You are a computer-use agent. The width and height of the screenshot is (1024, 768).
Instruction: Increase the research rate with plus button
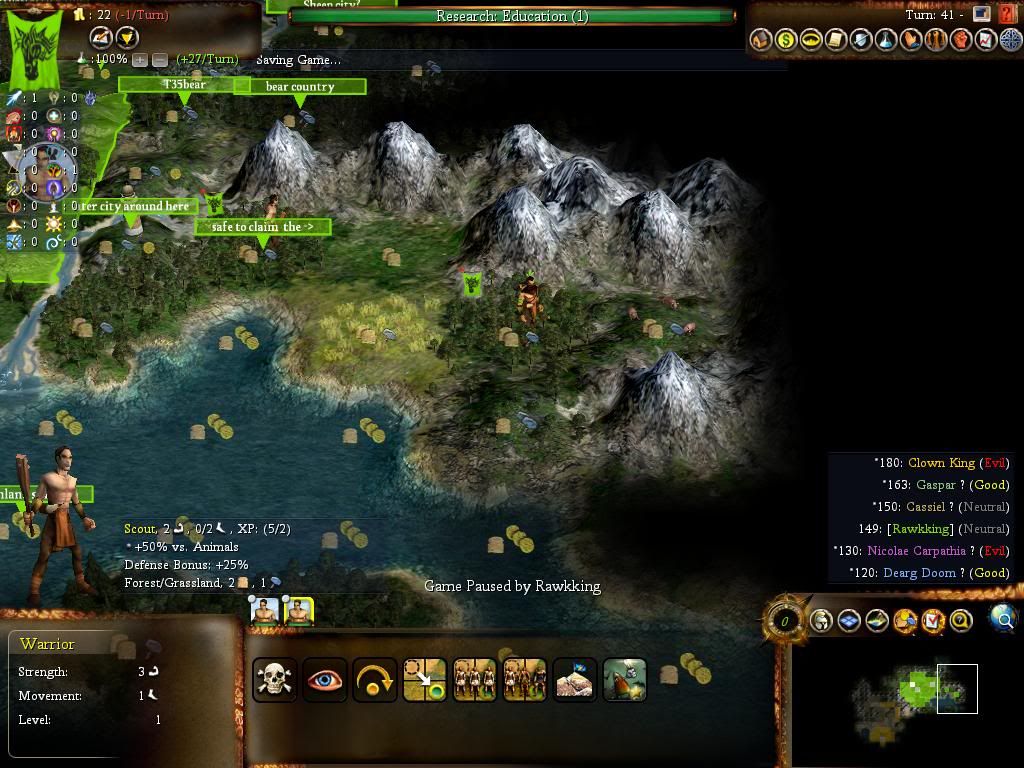click(x=141, y=60)
